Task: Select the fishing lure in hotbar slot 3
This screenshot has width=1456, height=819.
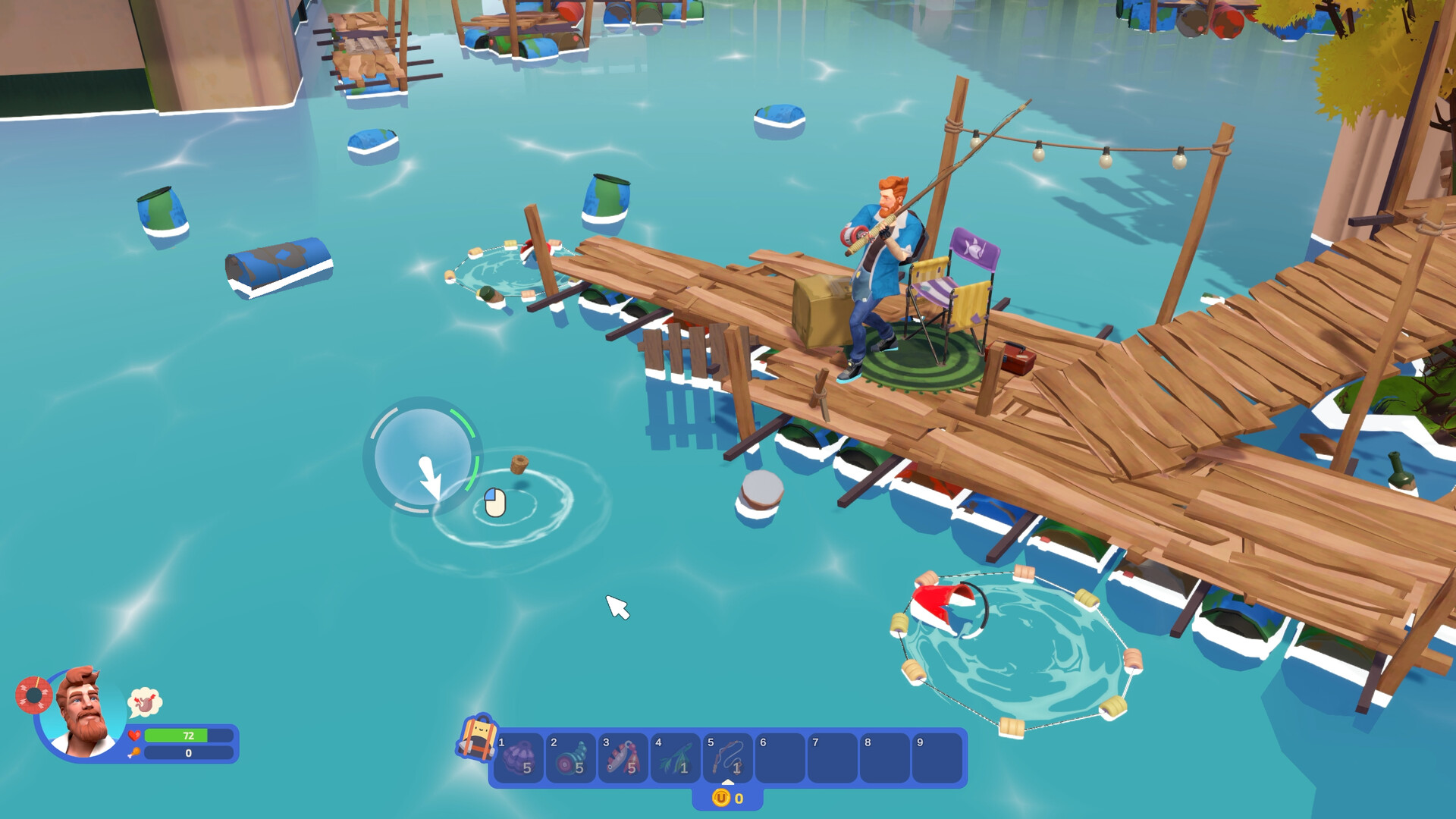Action: (625, 758)
